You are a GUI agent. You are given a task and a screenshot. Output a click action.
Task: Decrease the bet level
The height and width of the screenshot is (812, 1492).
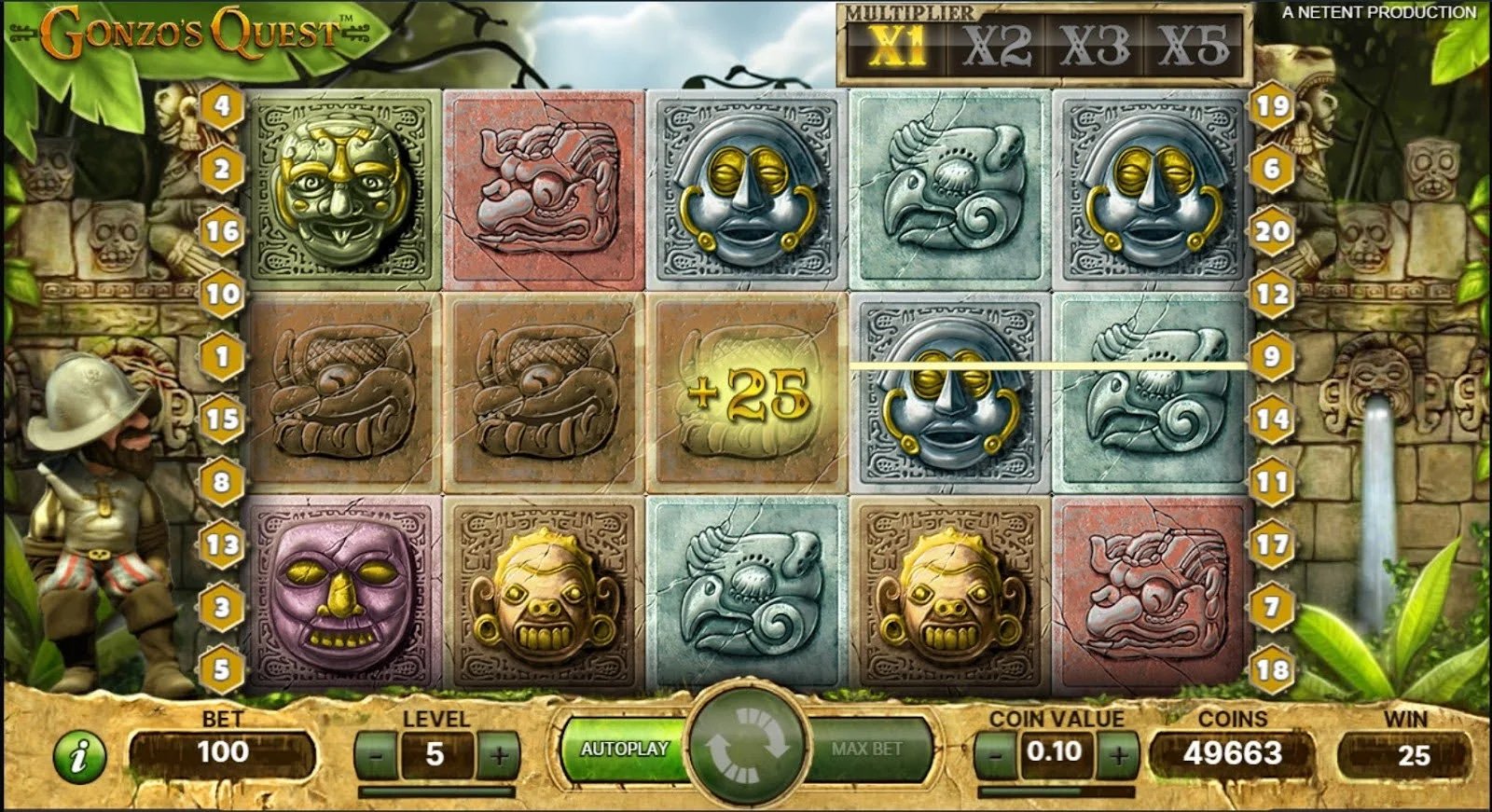[376, 754]
